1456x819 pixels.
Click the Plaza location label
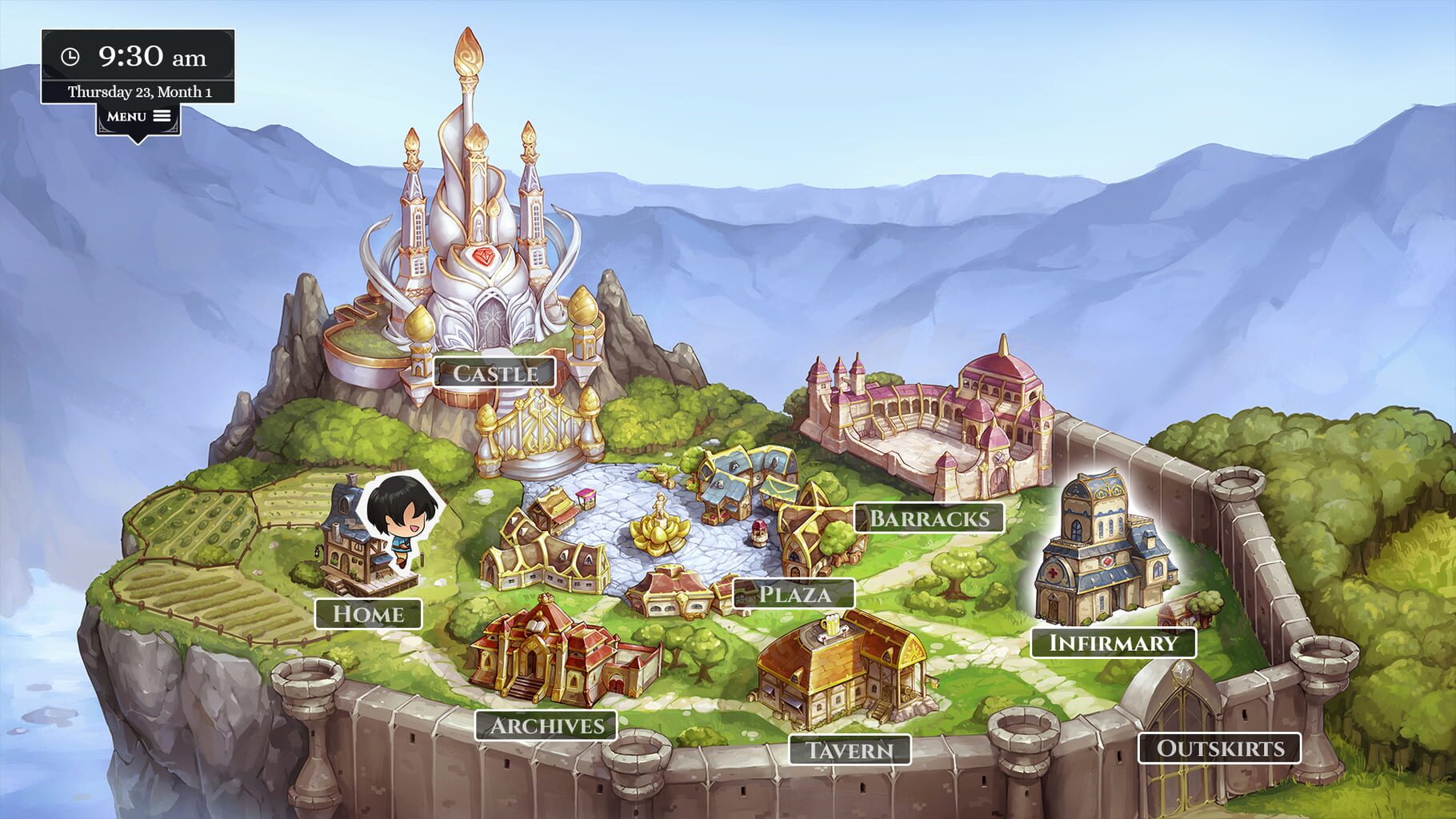tap(794, 594)
